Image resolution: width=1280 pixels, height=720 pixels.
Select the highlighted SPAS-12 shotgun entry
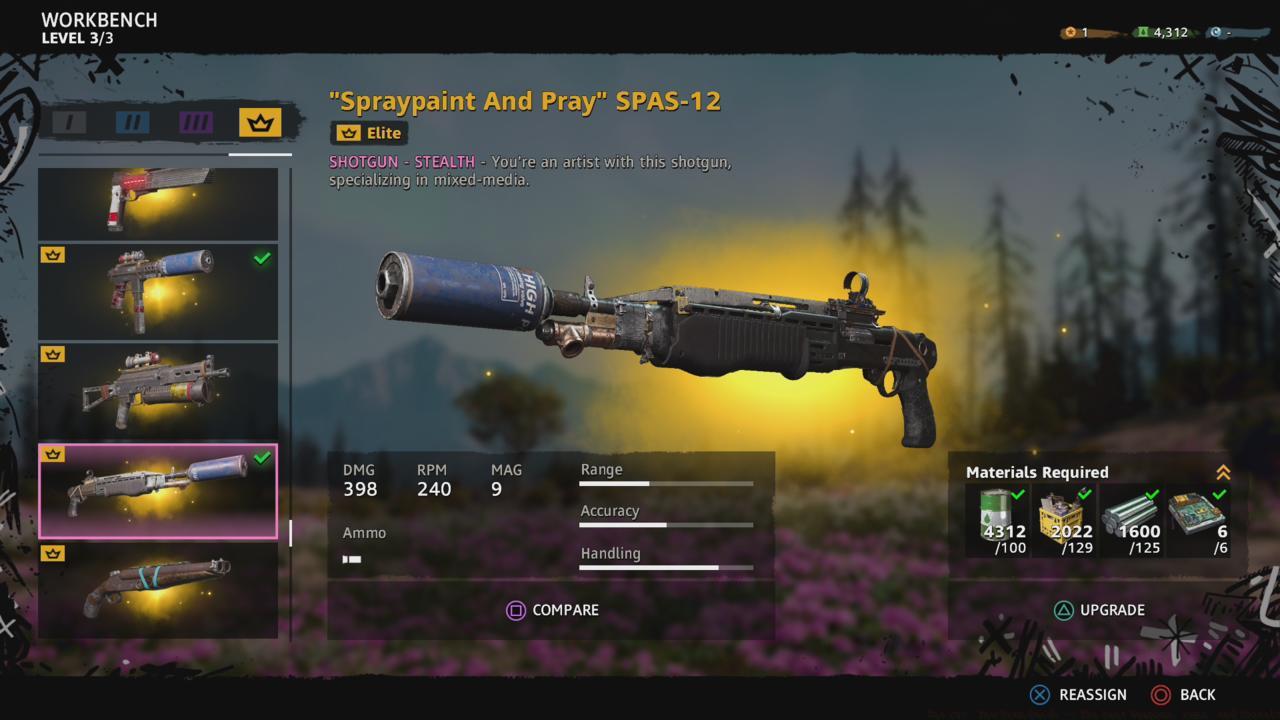(158, 491)
